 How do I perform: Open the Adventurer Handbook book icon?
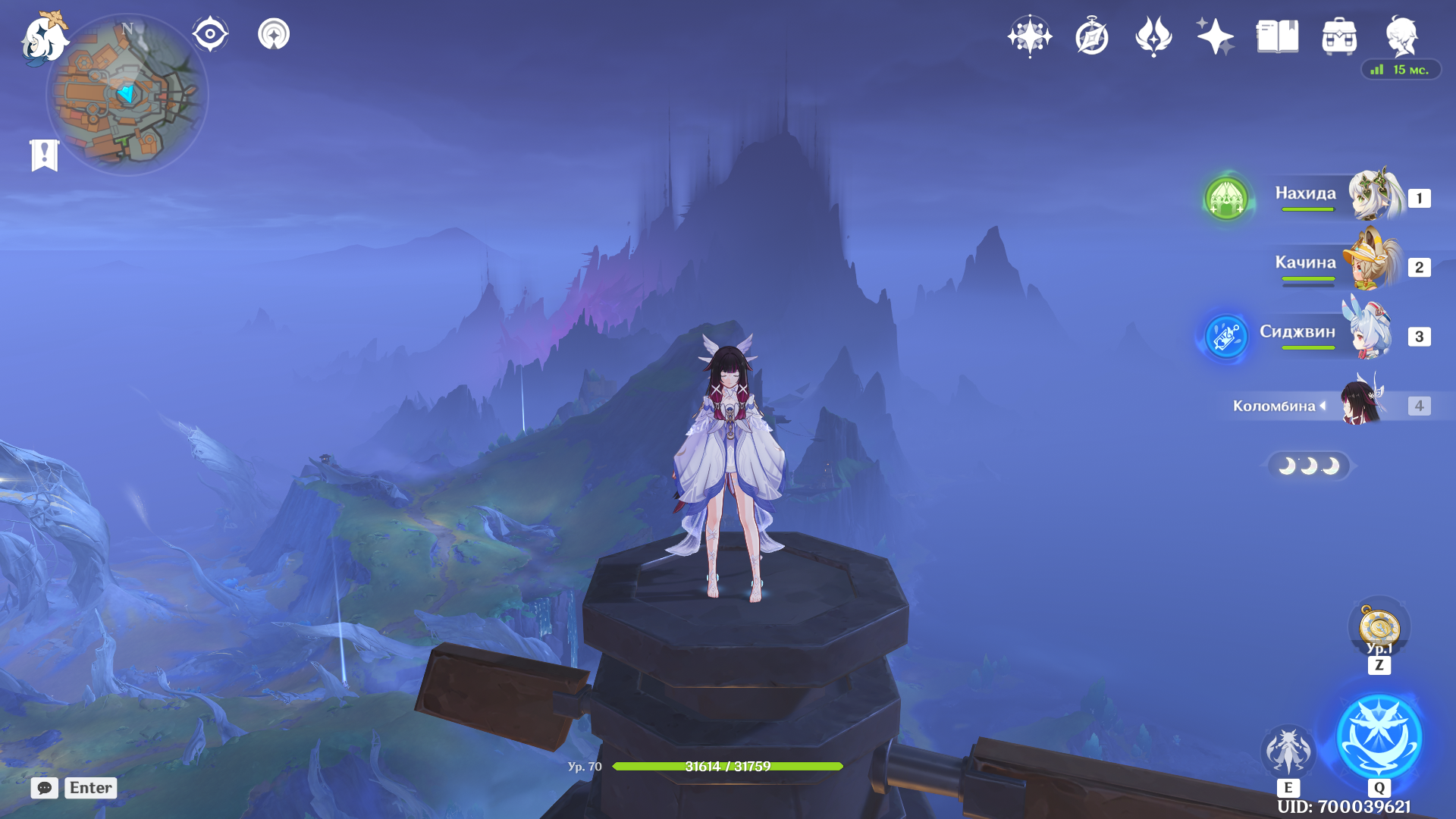click(1277, 36)
